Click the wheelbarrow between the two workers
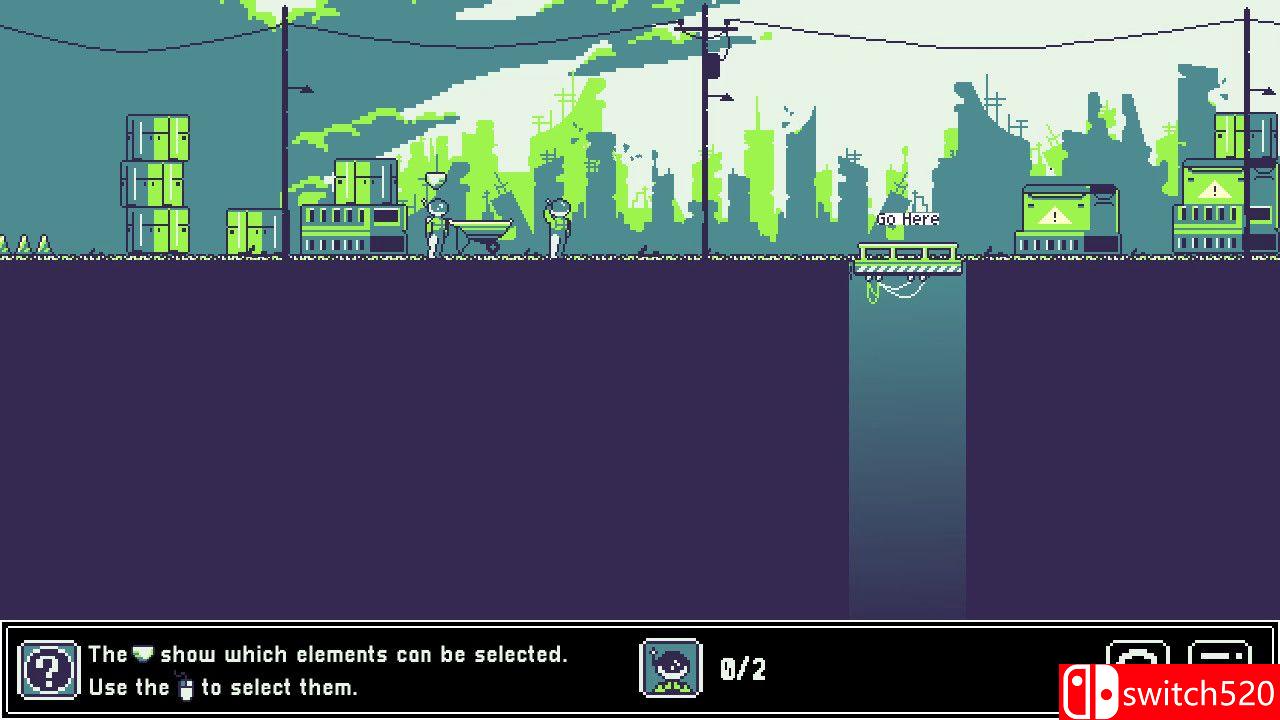The height and width of the screenshot is (720, 1280). pos(482,228)
